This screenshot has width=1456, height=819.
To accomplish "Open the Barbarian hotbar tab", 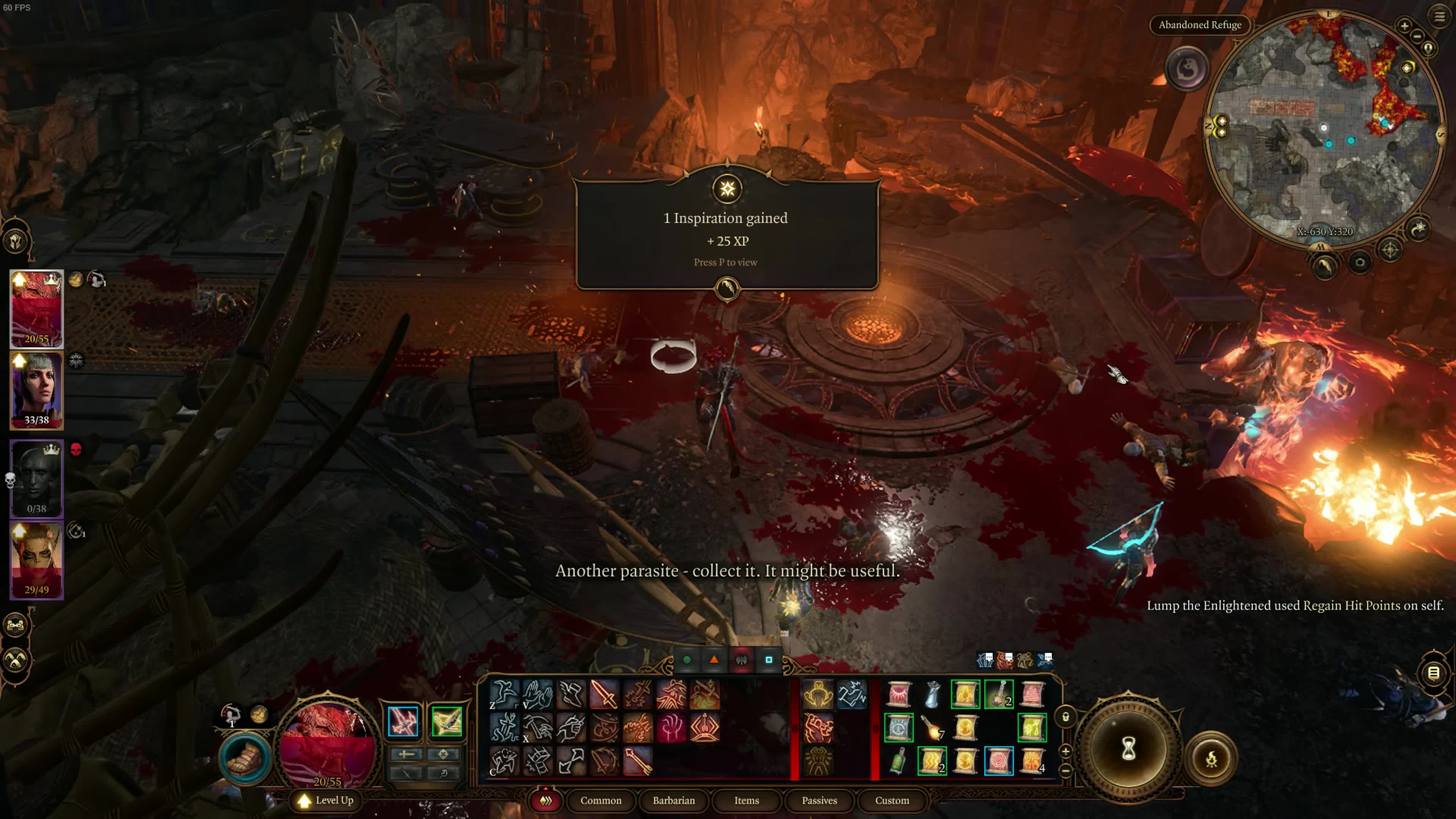I will (x=673, y=800).
